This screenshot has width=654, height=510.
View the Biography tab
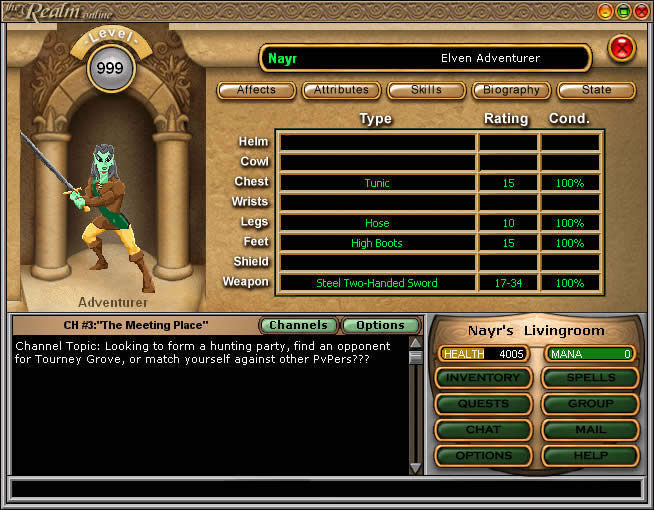coord(511,90)
